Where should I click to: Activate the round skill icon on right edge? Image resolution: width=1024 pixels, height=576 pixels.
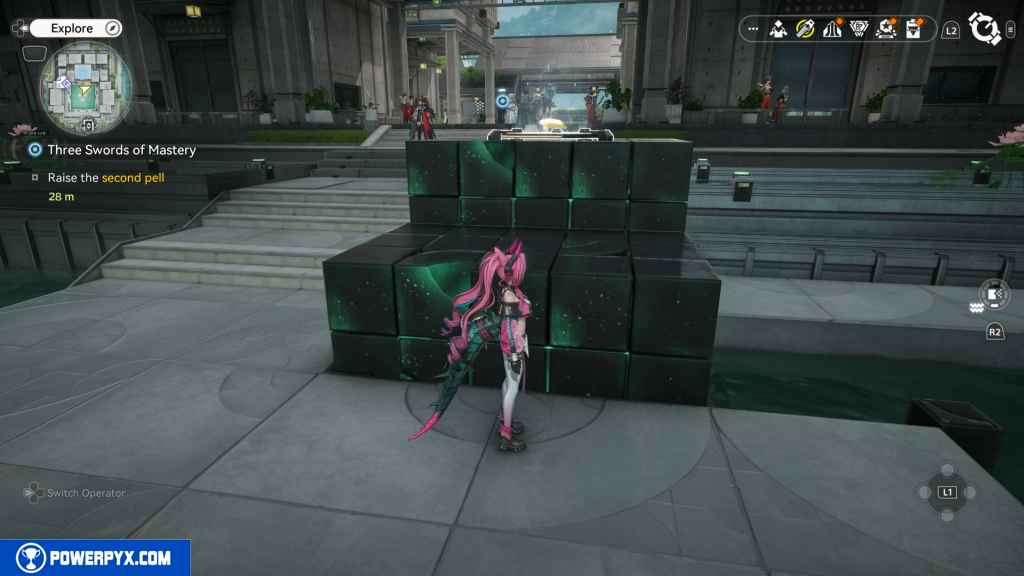994,294
